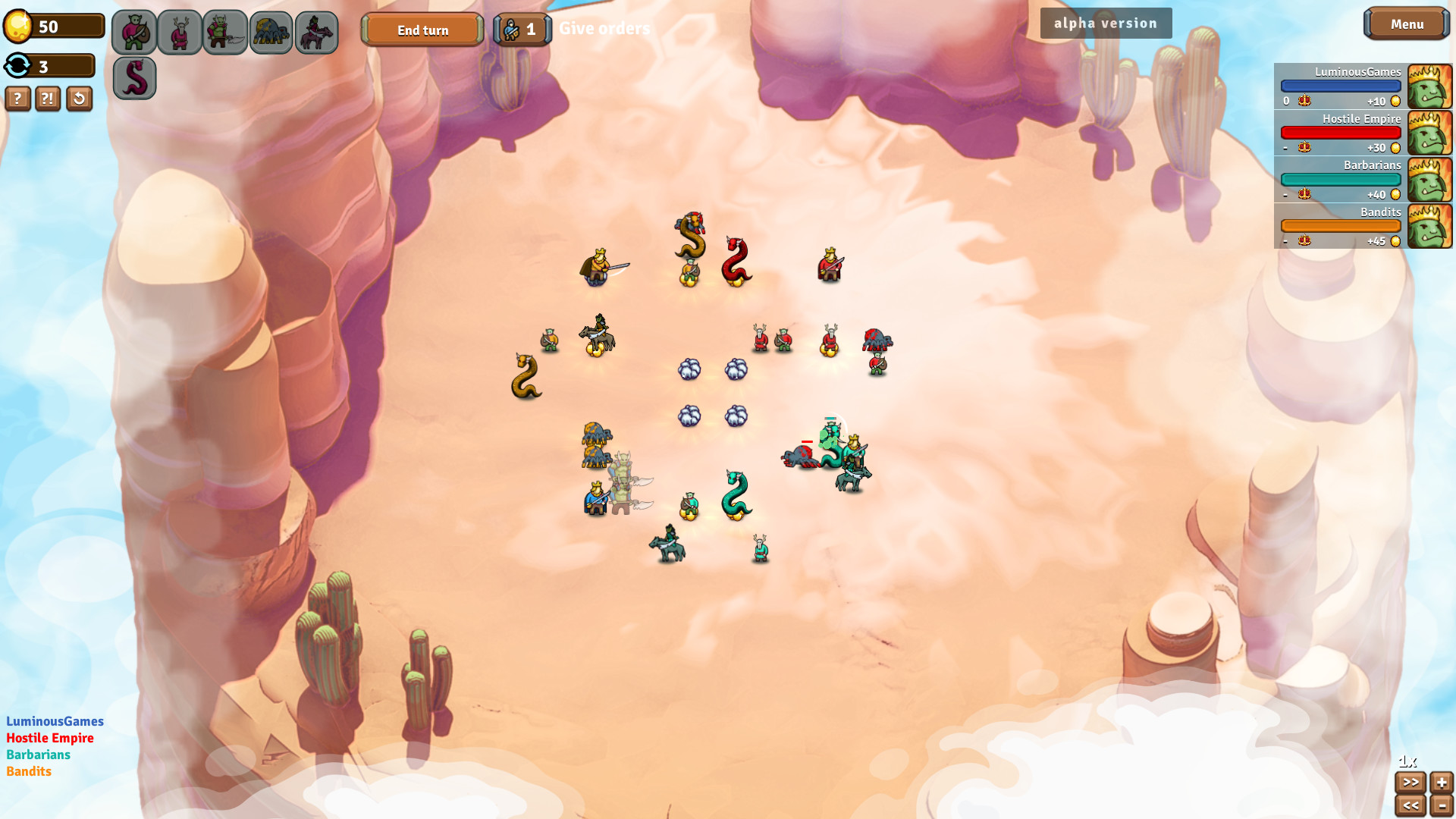The image size is (1456, 819).
Task: Select the Hostile Empire health bar
Action: click(1341, 132)
